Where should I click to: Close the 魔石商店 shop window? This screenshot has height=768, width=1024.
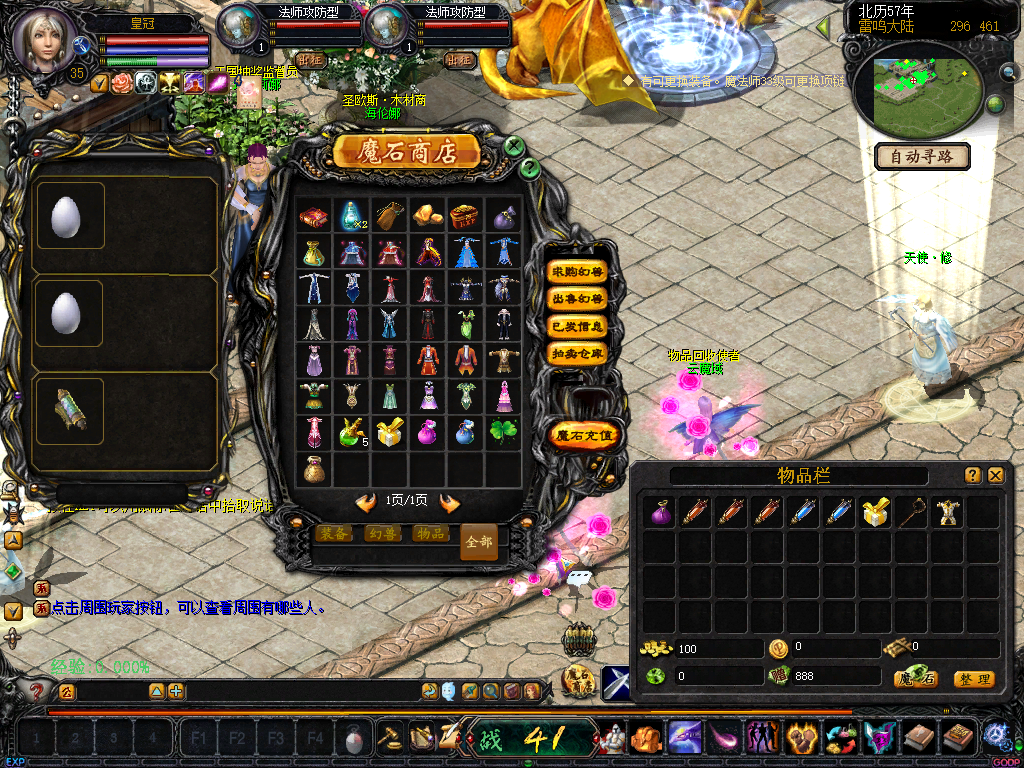(x=514, y=146)
